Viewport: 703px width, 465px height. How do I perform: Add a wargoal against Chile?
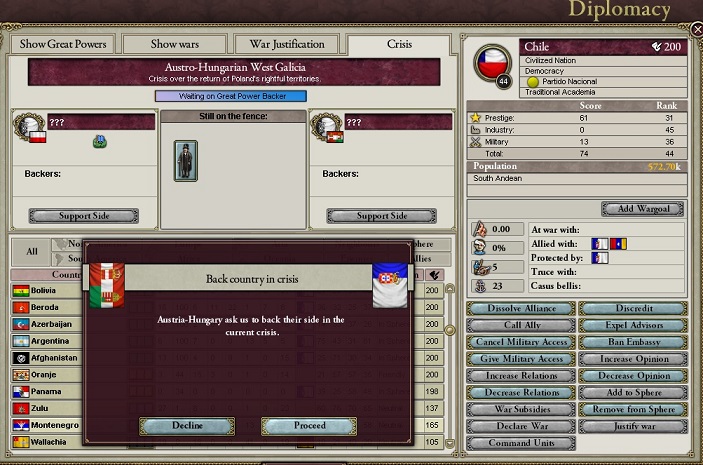[x=642, y=209]
